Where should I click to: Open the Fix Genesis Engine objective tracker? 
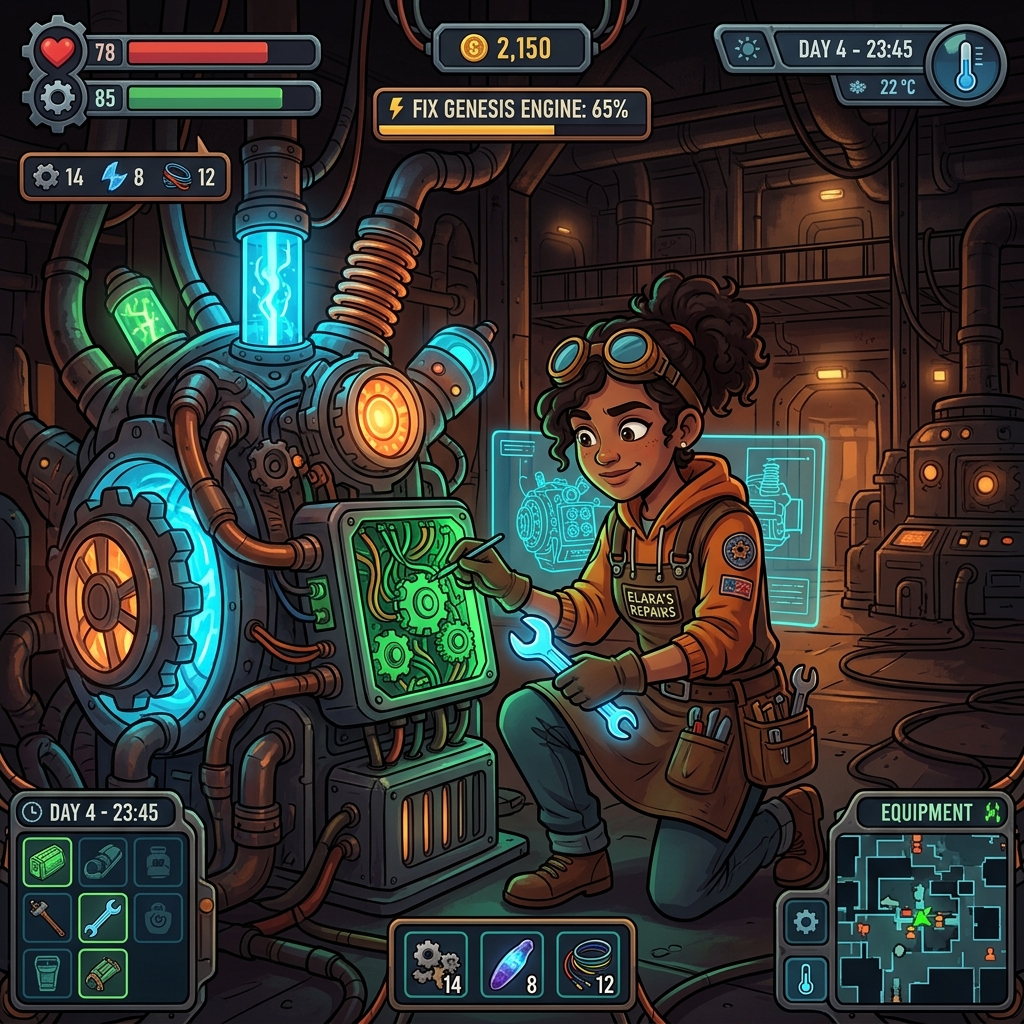(512, 113)
